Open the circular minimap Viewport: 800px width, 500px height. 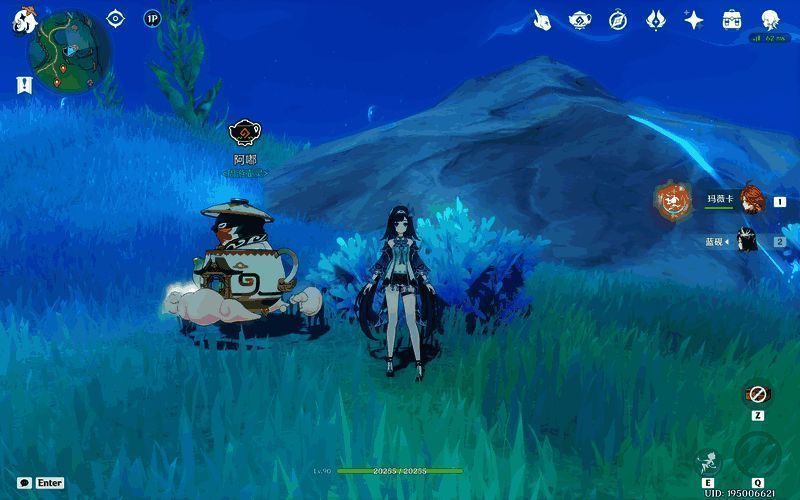(69, 50)
